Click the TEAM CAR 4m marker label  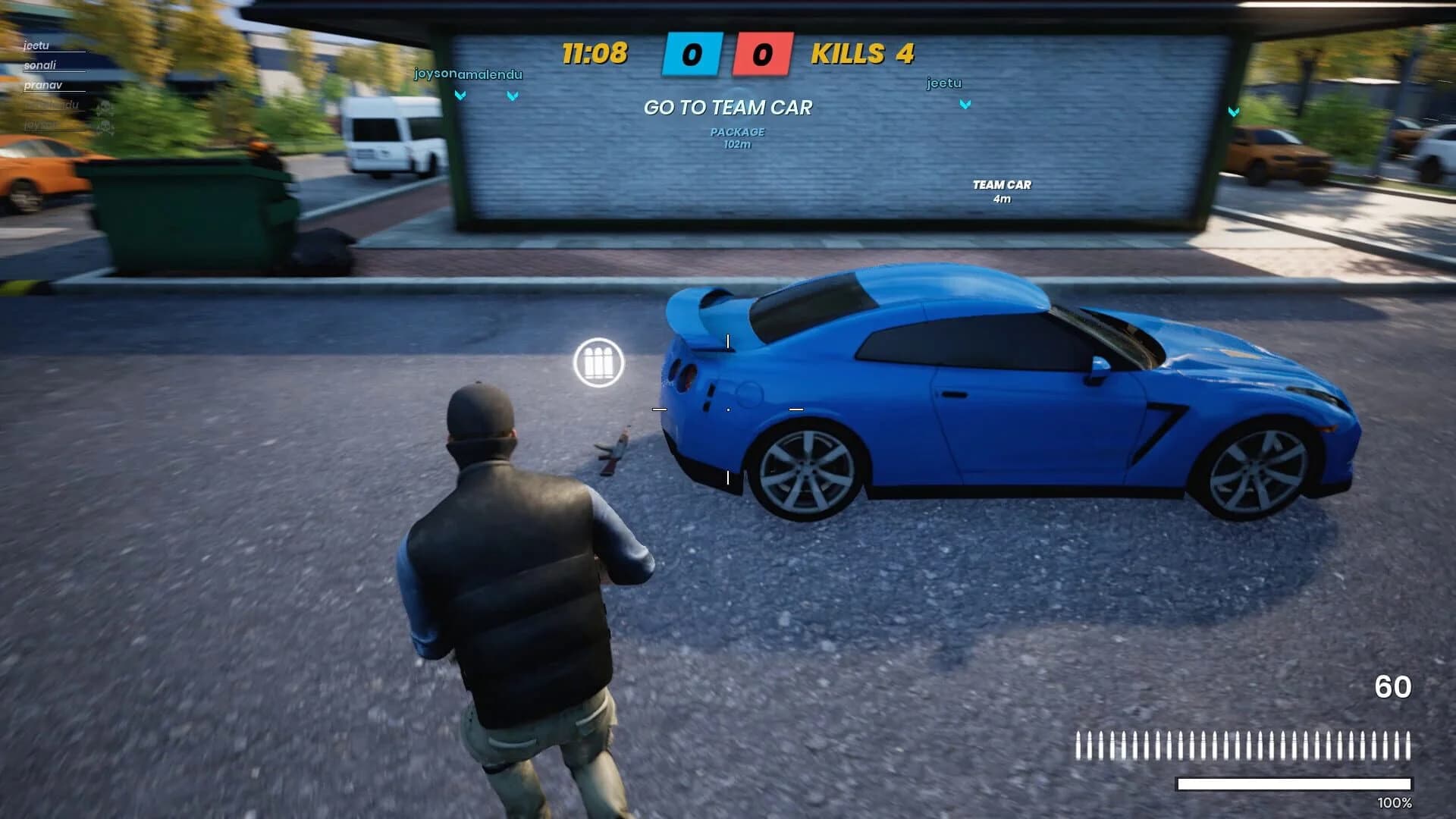coord(1003,190)
